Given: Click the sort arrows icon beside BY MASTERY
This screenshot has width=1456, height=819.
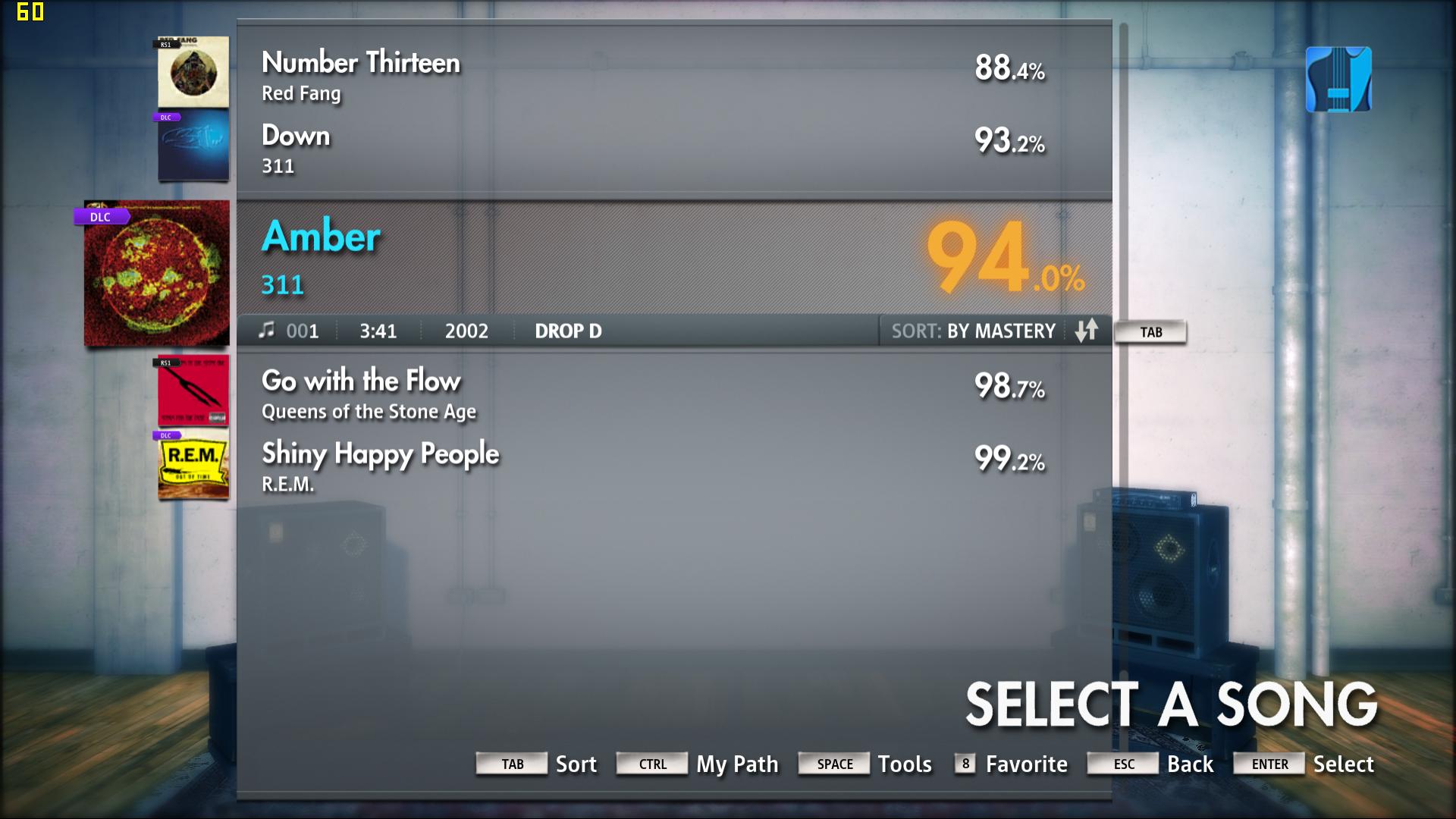Looking at the screenshot, I should (x=1087, y=331).
